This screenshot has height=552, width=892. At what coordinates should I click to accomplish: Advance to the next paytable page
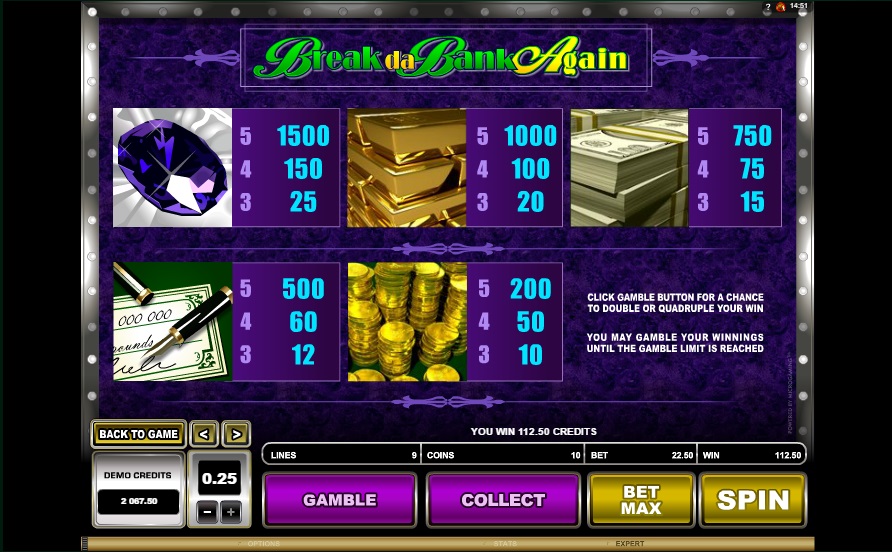pyautogui.click(x=236, y=434)
